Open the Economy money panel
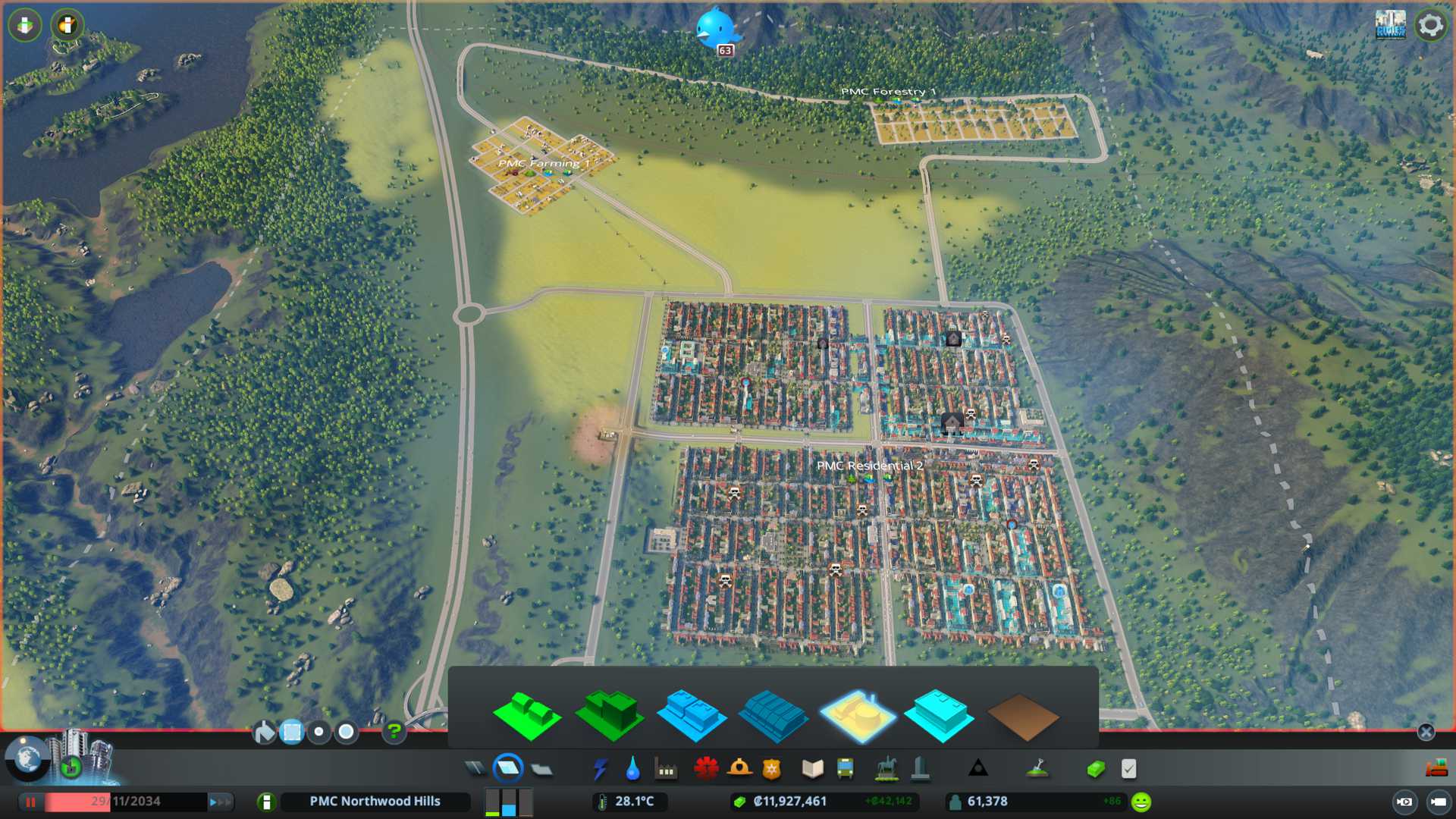Image resolution: width=1456 pixels, height=819 pixels. (1095, 769)
